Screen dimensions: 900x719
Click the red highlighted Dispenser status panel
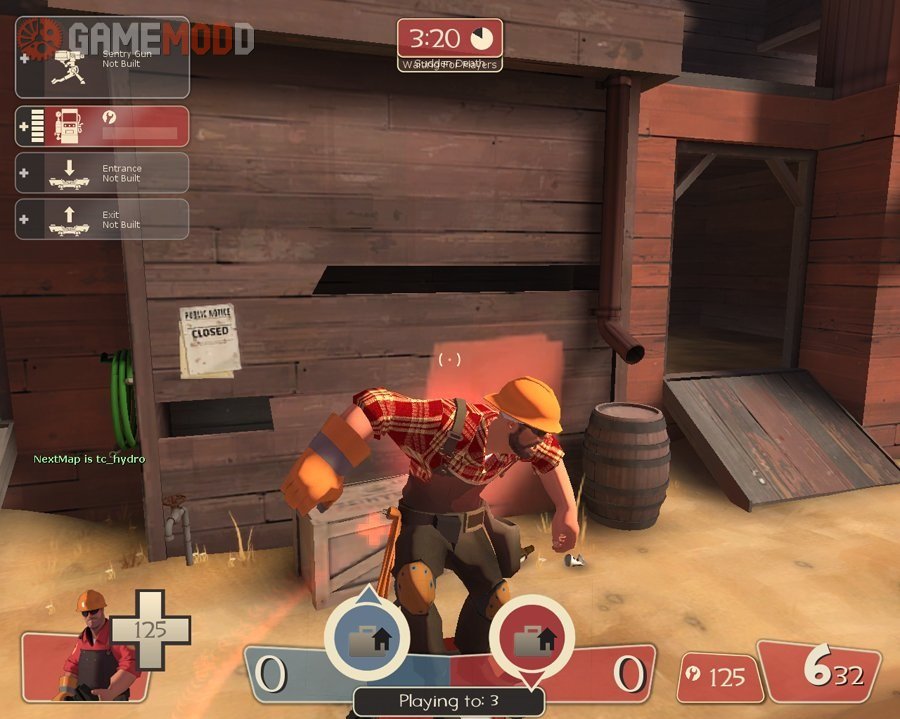coord(102,126)
